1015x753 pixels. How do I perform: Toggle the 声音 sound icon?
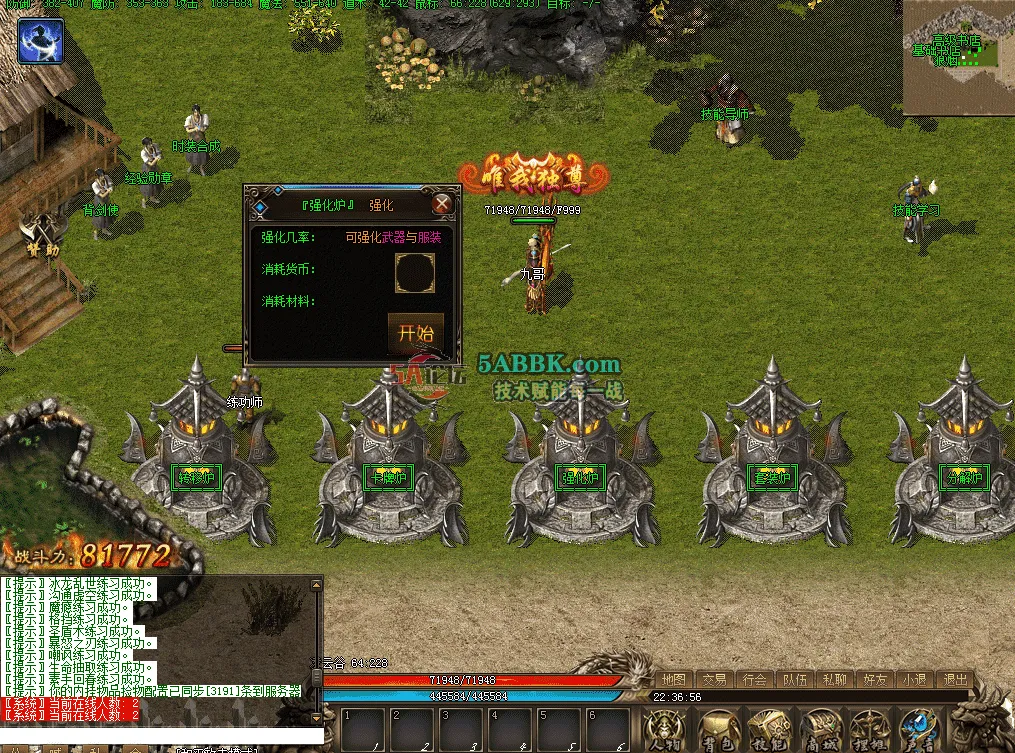point(918,728)
